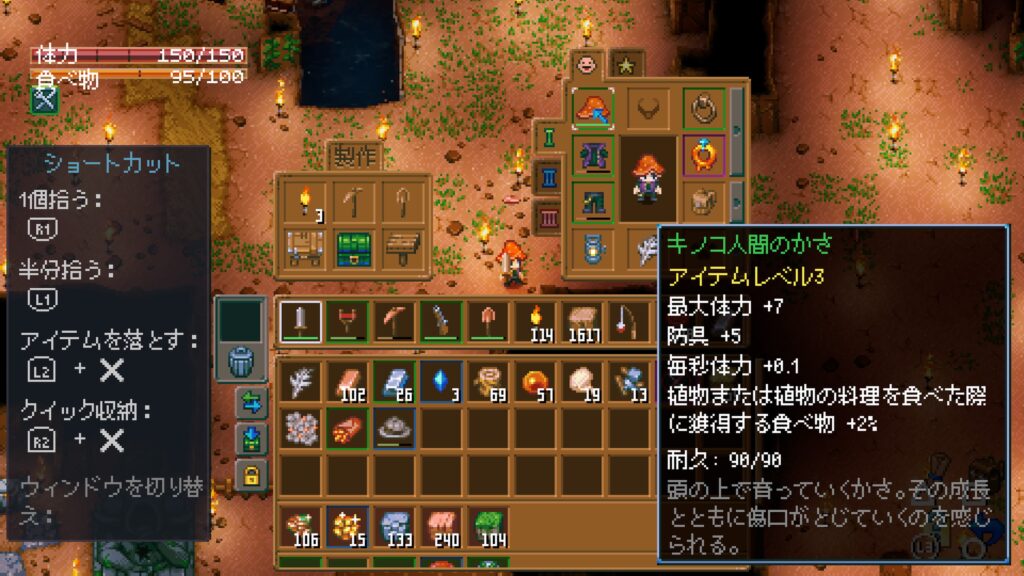Select the sword in the hotbar
The image size is (1024, 576).
300,322
